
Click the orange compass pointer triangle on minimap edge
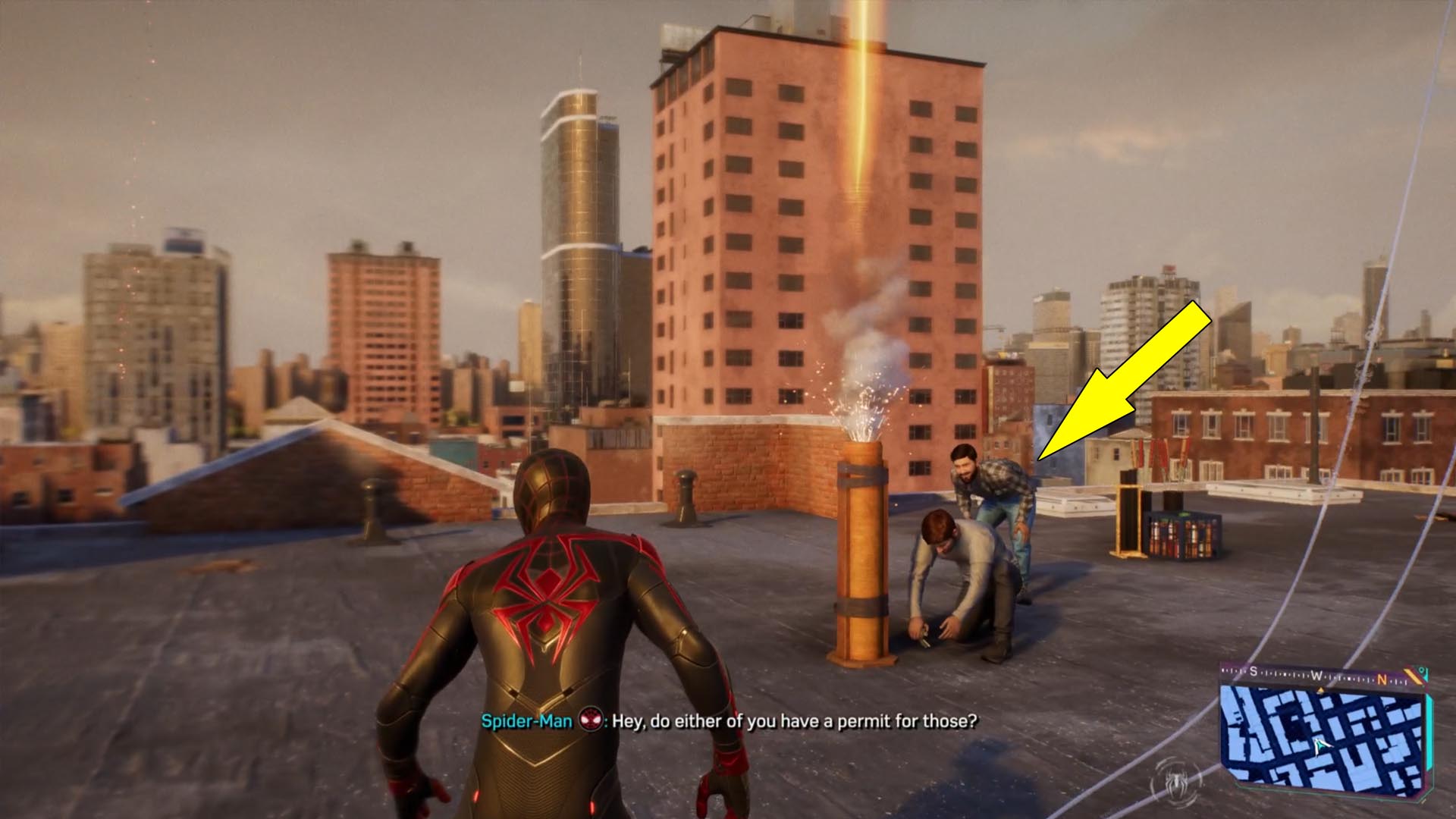1321,689
